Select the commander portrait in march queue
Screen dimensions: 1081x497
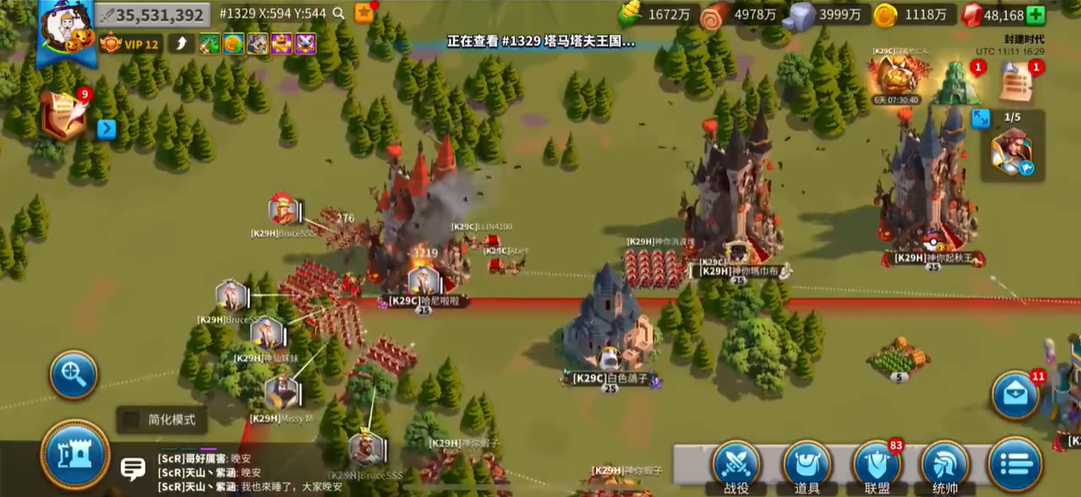tap(1012, 153)
